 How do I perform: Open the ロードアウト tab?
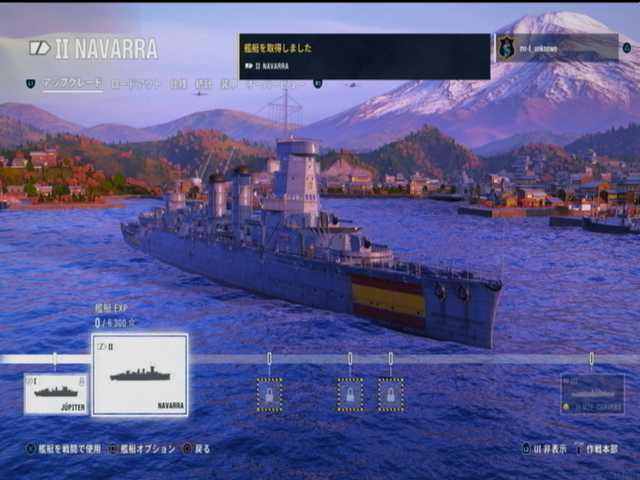(x=135, y=84)
